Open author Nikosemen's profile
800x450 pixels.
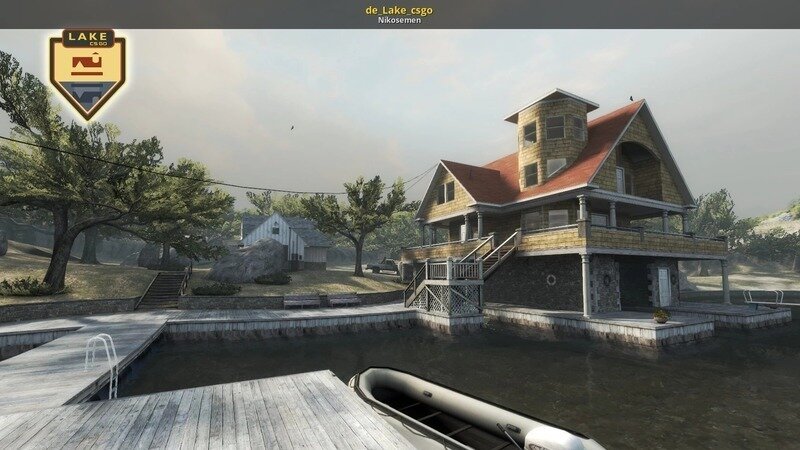point(399,21)
